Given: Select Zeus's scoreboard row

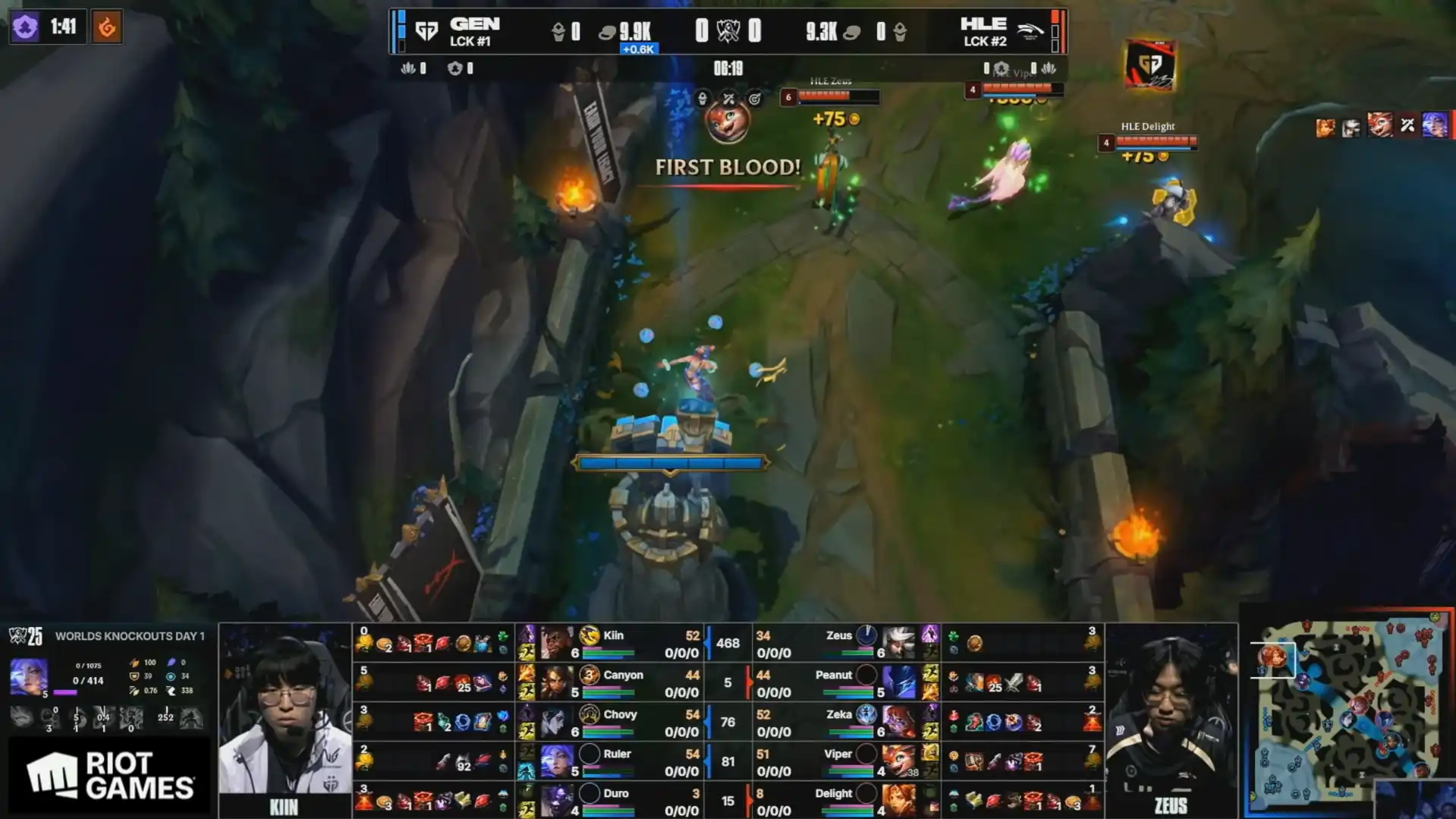Looking at the screenshot, I should [x=842, y=643].
